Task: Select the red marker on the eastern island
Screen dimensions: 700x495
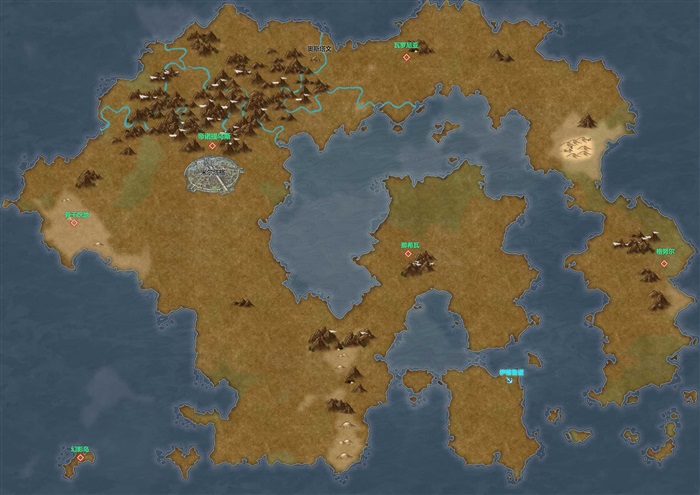Action: (x=662, y=264)
